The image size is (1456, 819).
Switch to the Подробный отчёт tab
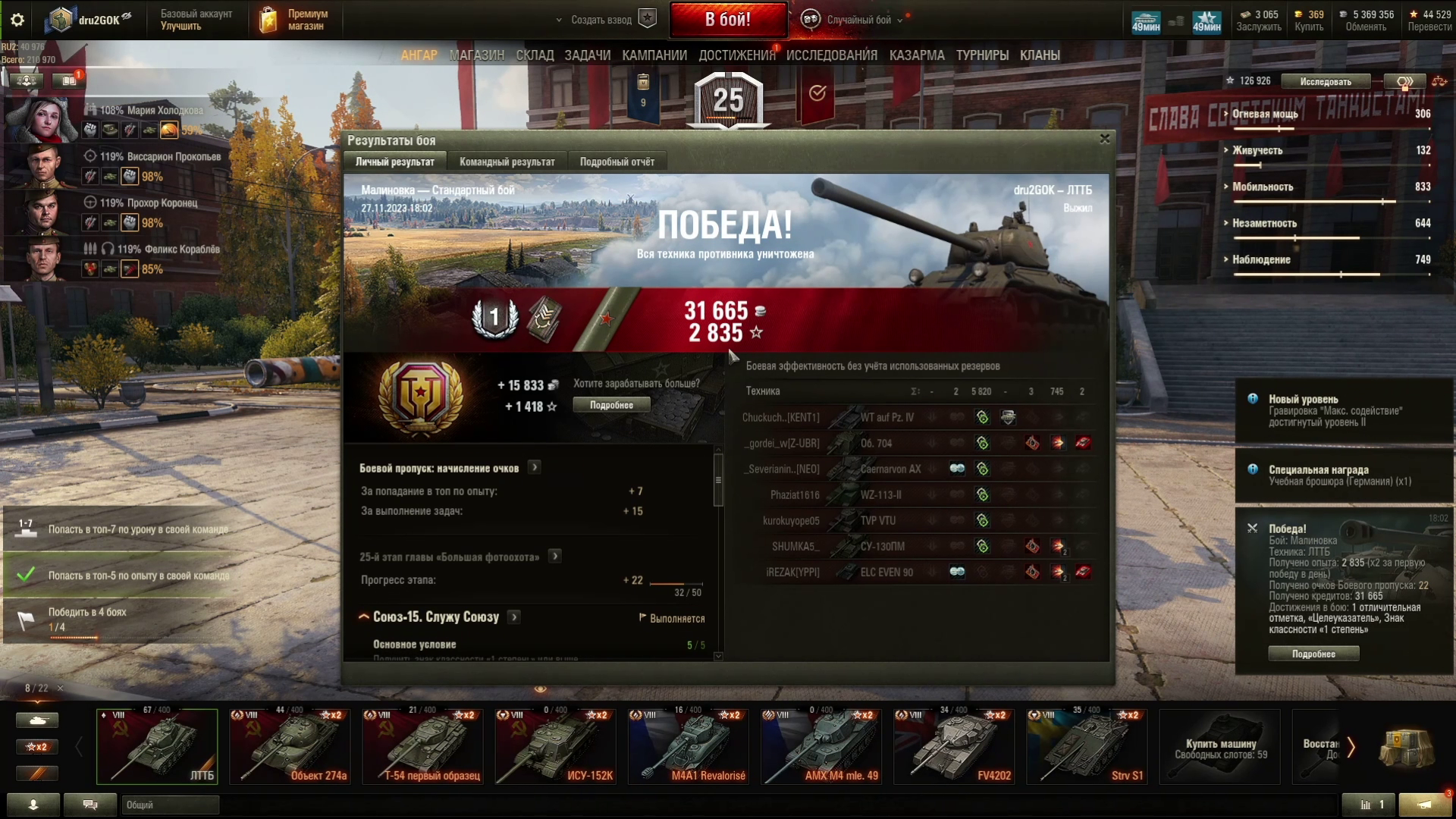(x=617, y=162)
